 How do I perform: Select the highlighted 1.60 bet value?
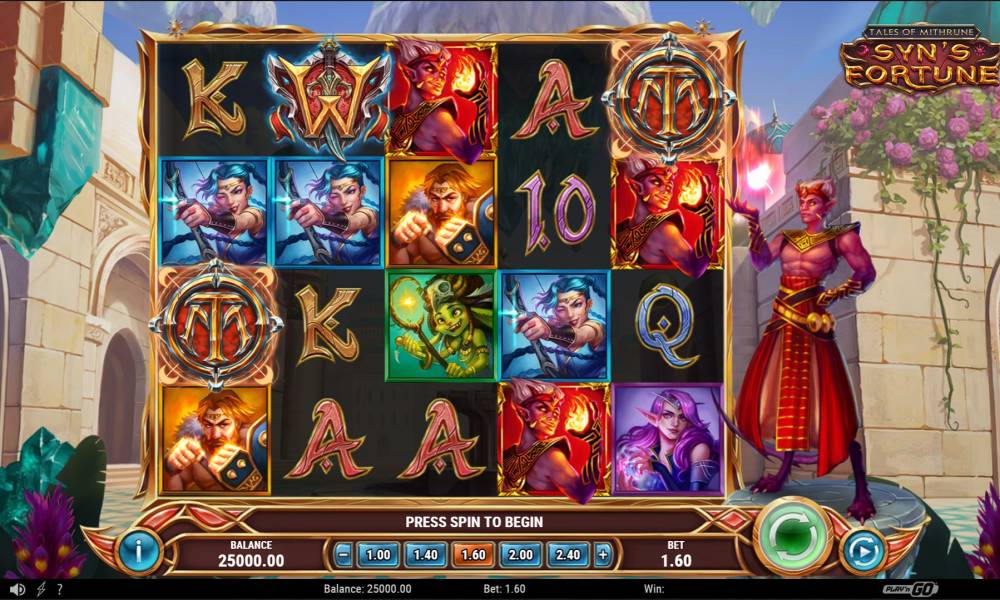pyautogui.click(x=473, y=553)
